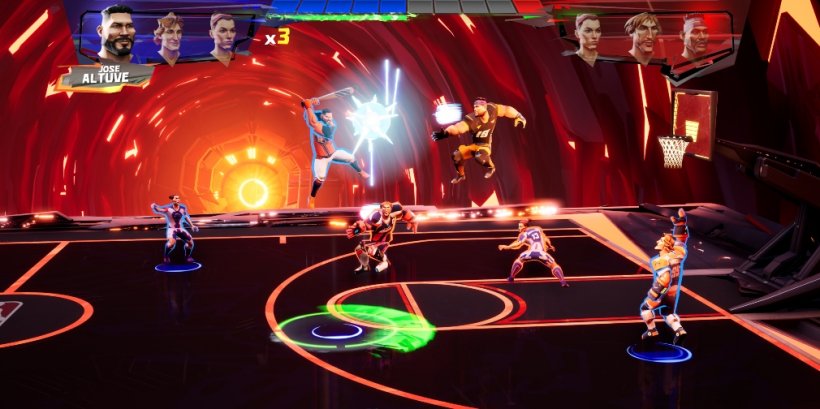Select the red team's long brown-haired portrait
820x409 pixels.
(640, 37)
